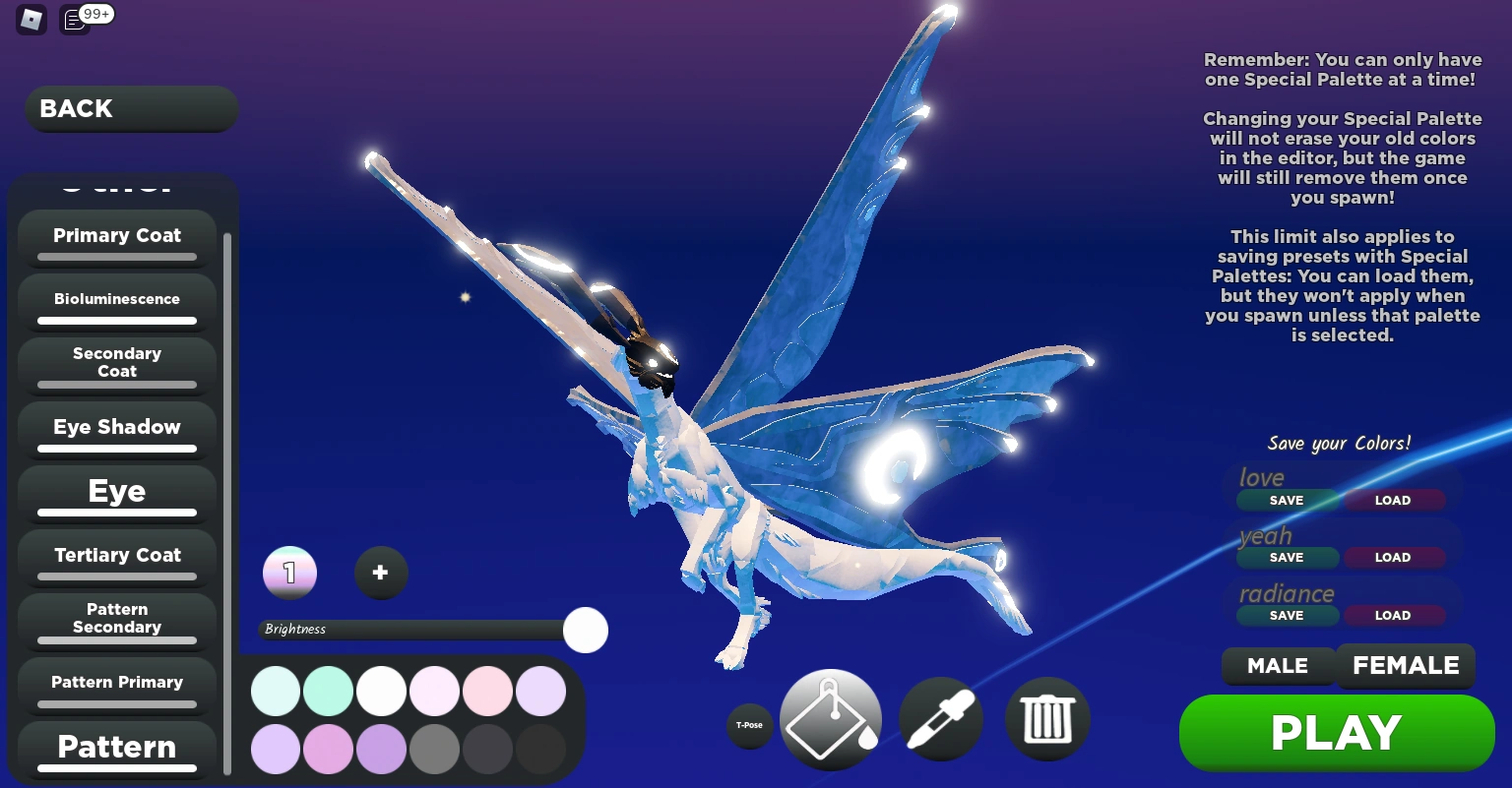Load the radiance color preset

coord(1394,615)
